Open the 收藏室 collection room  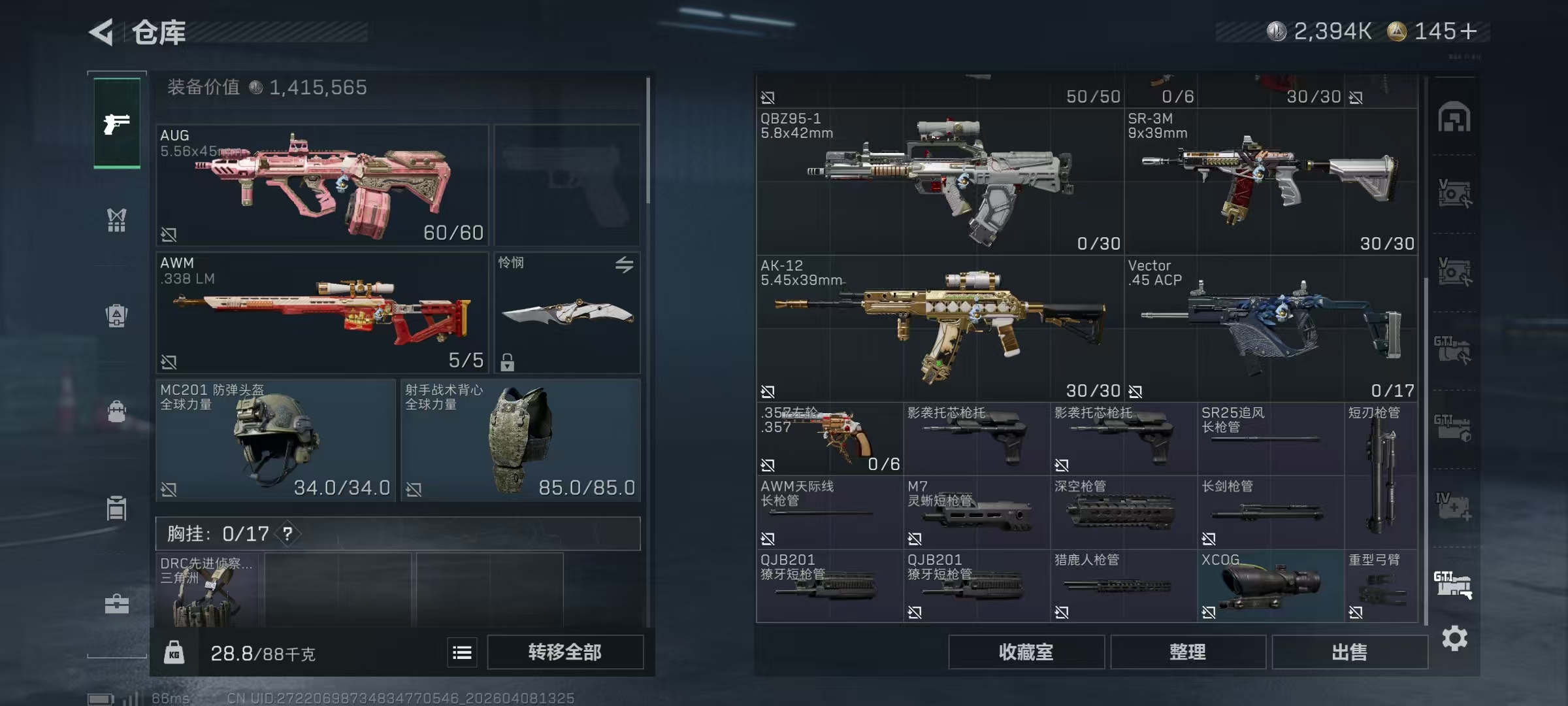[1026, 652]
